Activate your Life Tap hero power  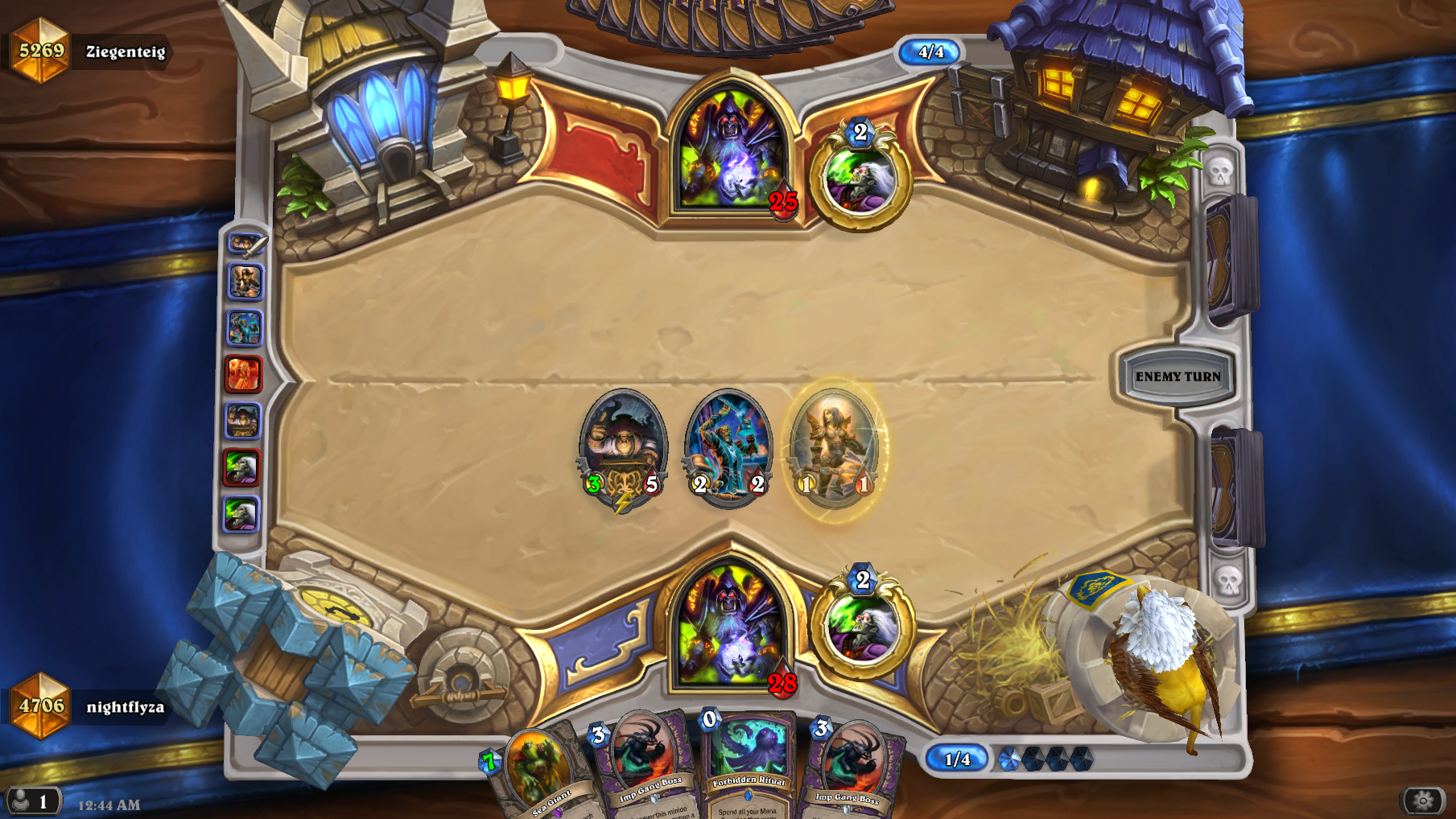pos(862,628)
